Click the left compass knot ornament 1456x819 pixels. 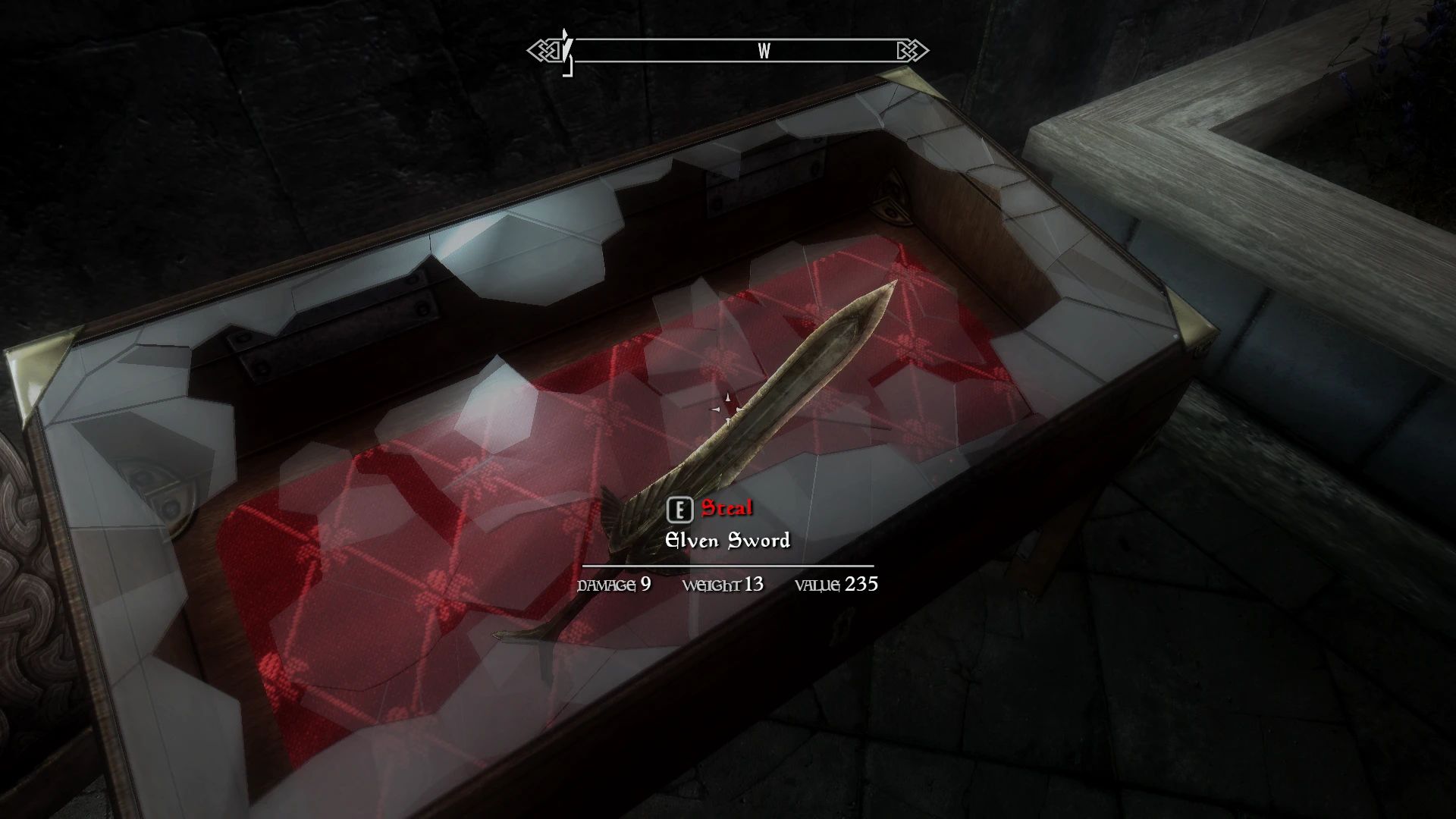click(x=544, y=51)
